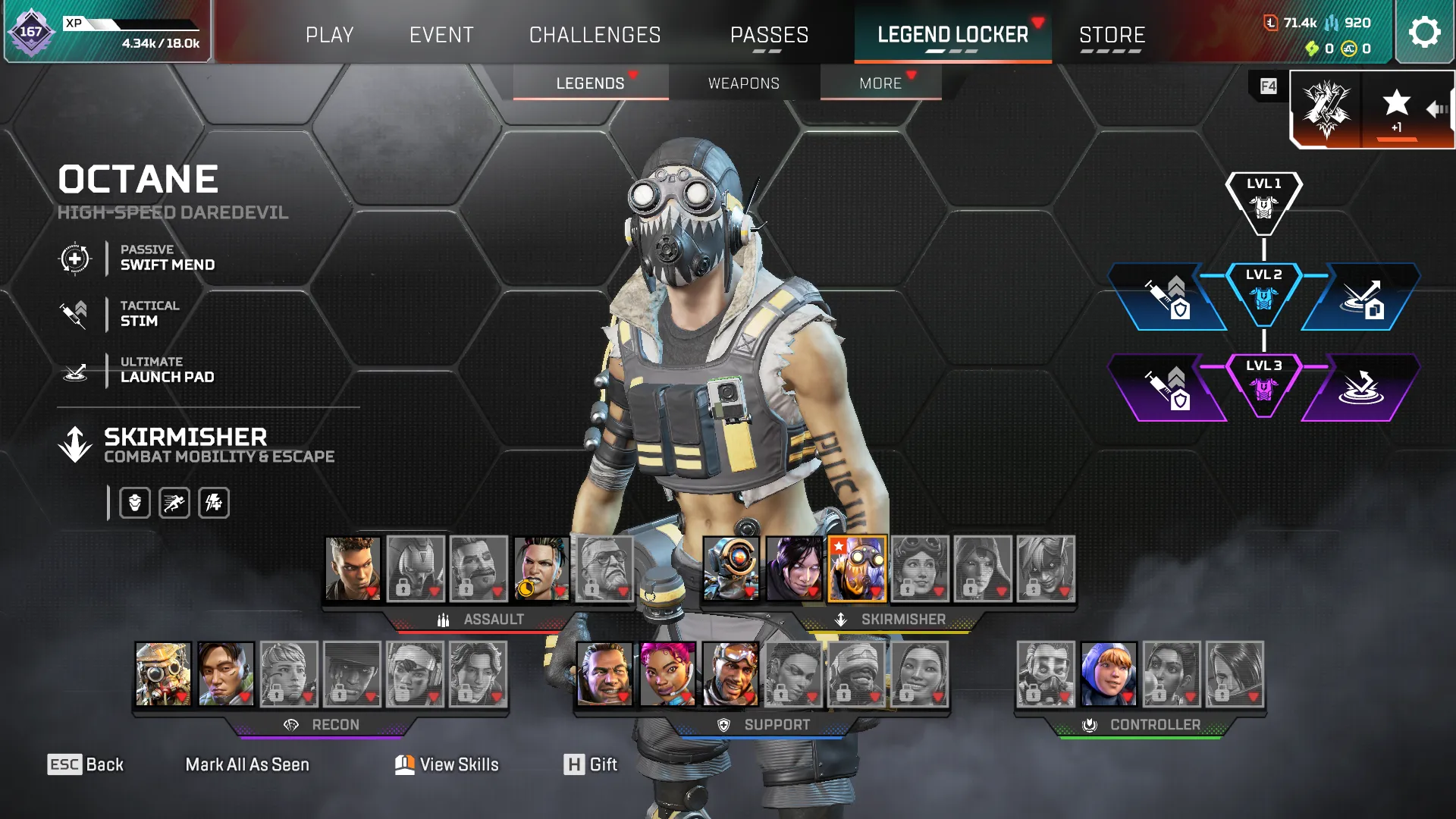Open the Launch Pad ultimate icon

coord(74,370)
